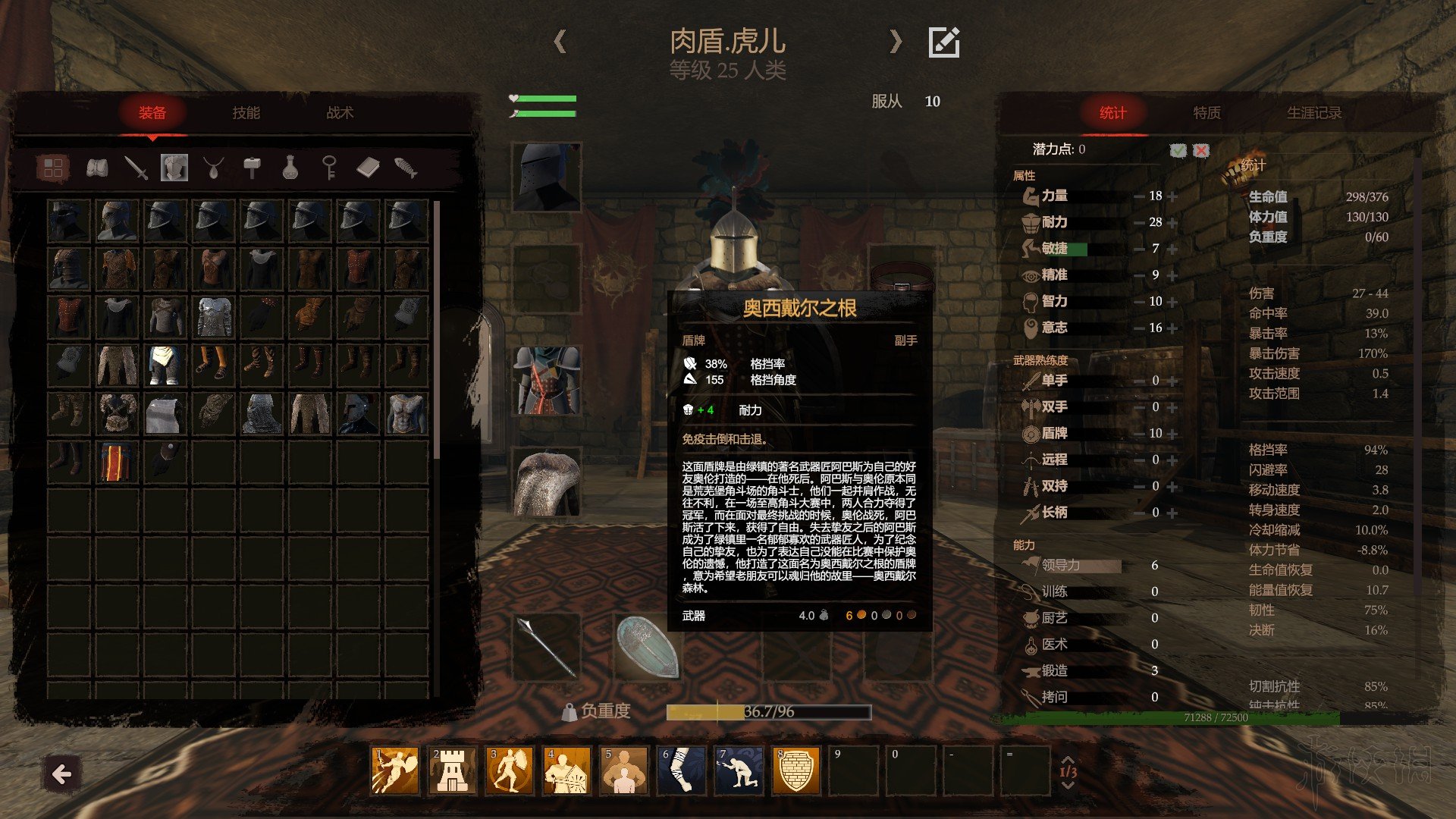The image size is (1456, 819).
Task: Return with the back arrow button
Action: click(x=62, y=774)
